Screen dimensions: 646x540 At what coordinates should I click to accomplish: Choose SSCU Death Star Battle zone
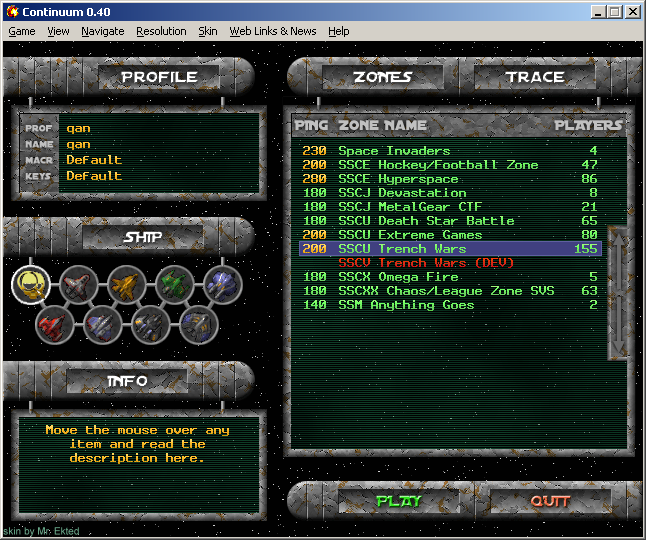(x=426, y=221)
